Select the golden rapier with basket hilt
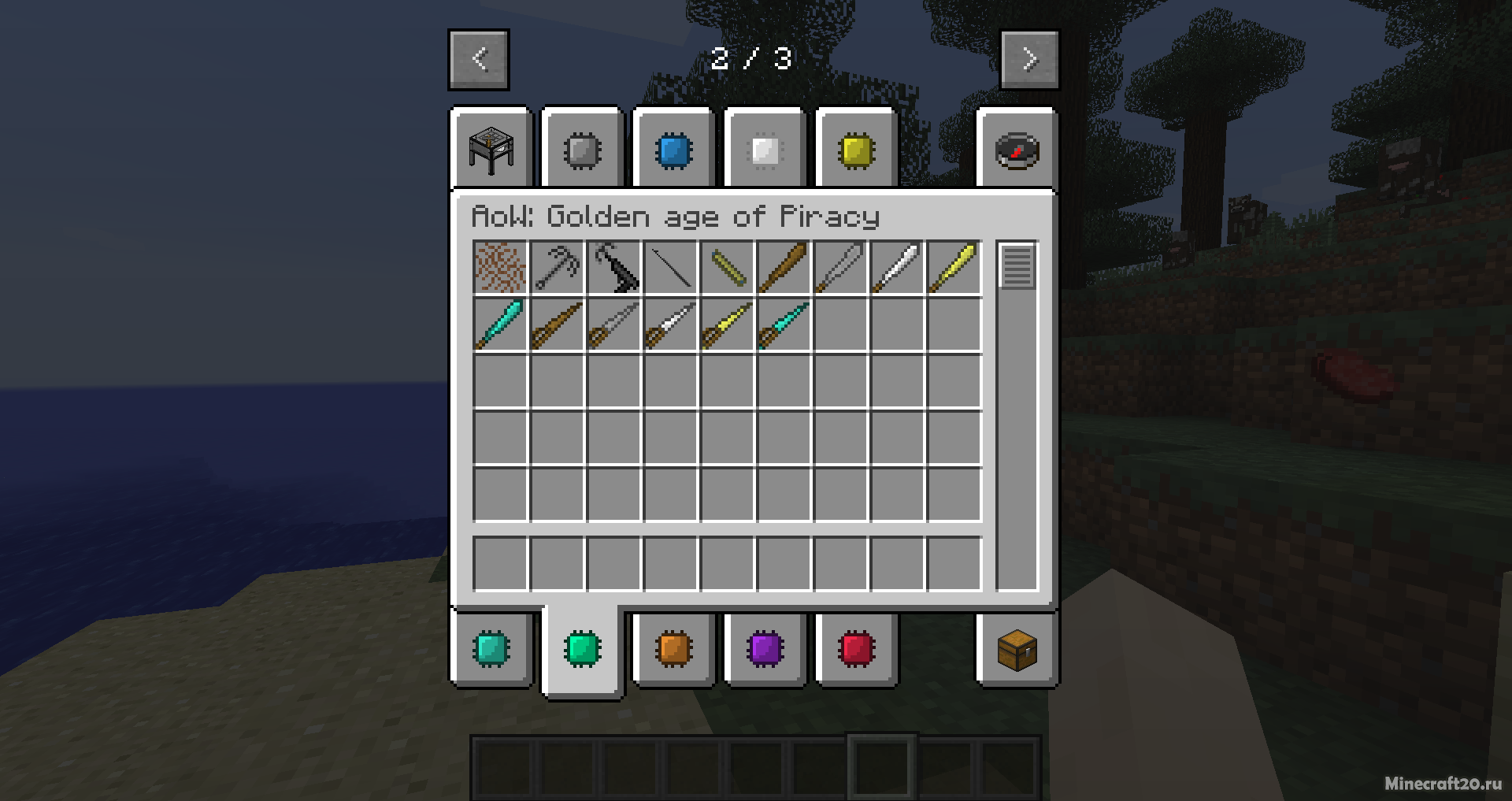The image size is (1512, 801). [x=727, y=324]
